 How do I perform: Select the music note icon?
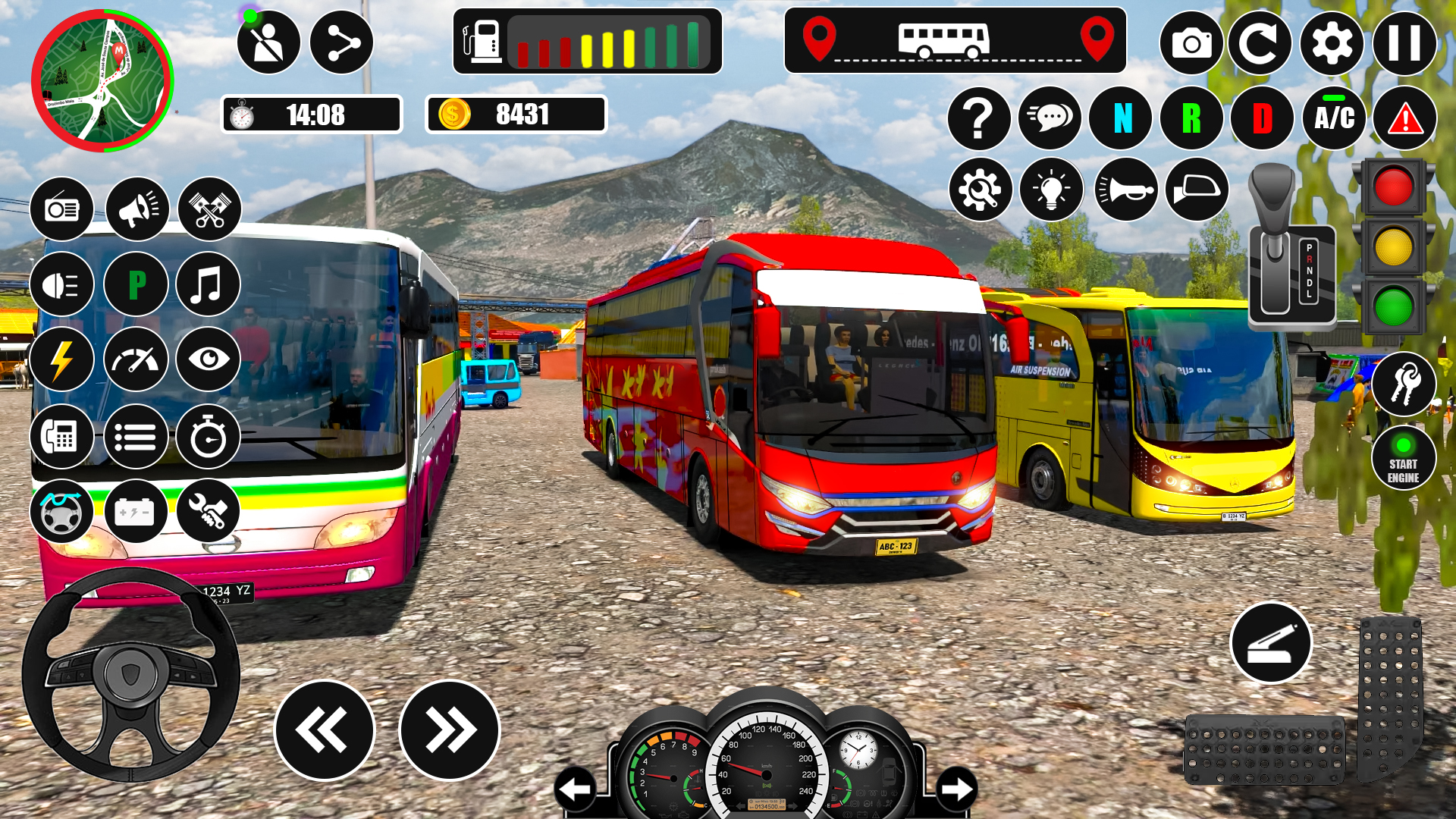coord(207,284)
